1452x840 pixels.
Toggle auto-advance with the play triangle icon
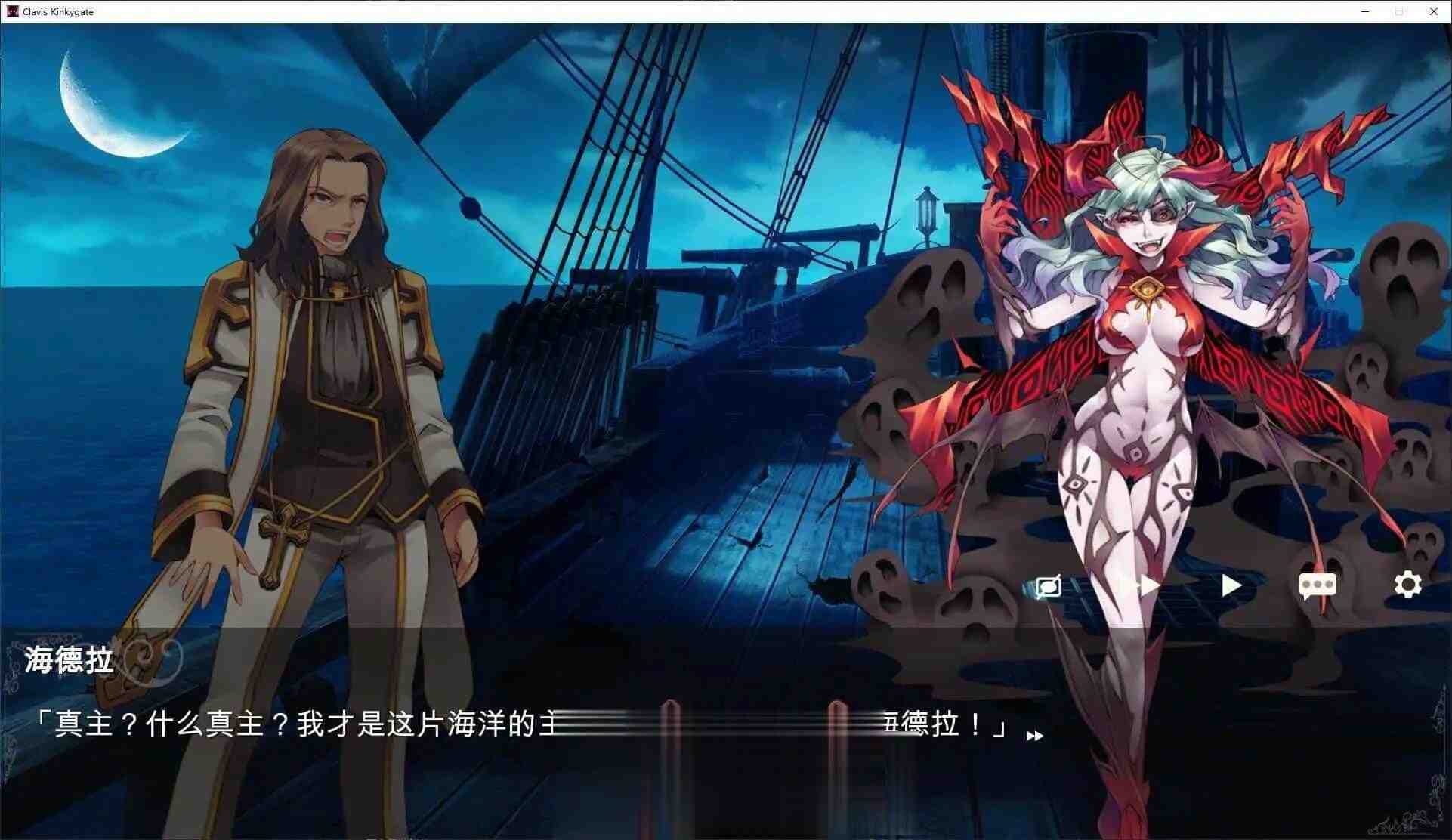pyautogui.click(x=1231, y=586)
